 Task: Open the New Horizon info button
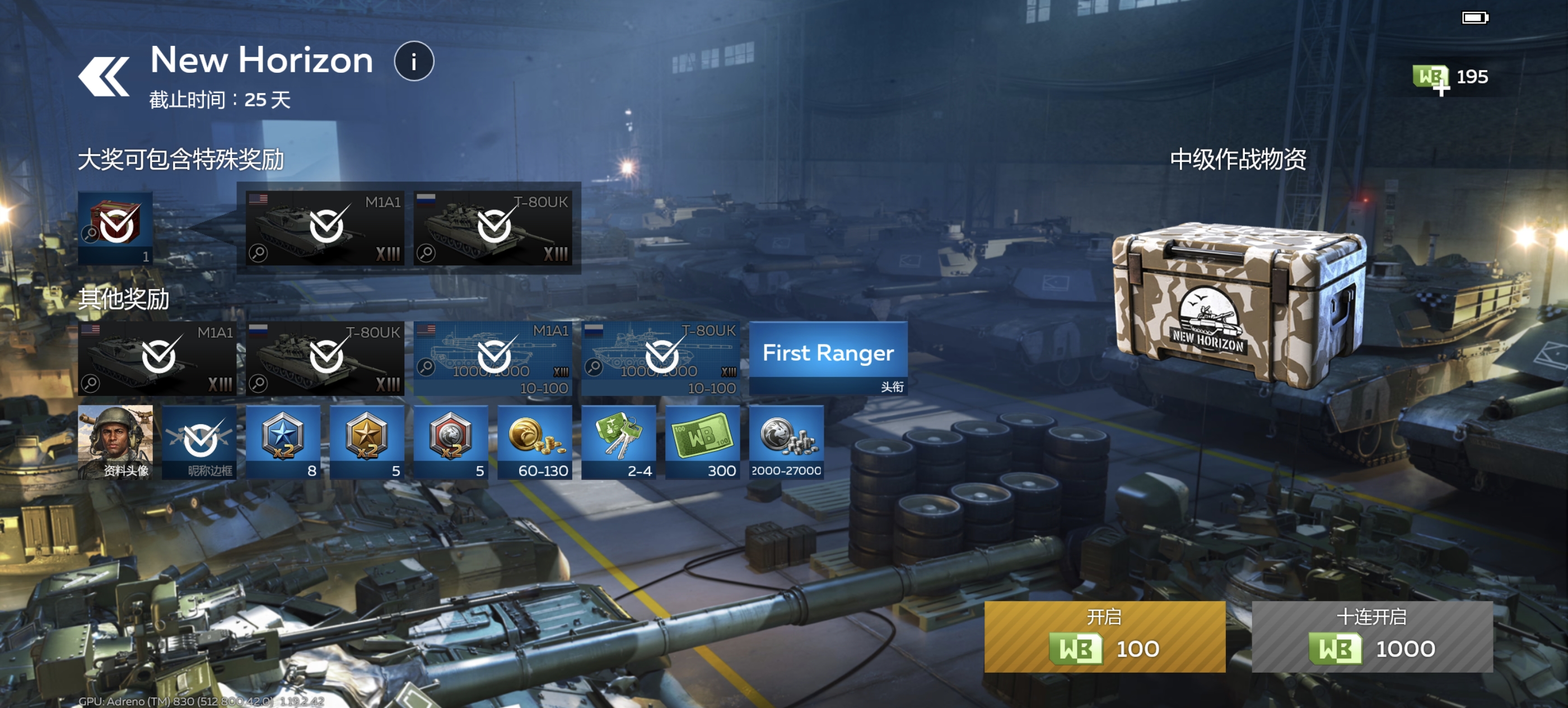coord(414,62)
